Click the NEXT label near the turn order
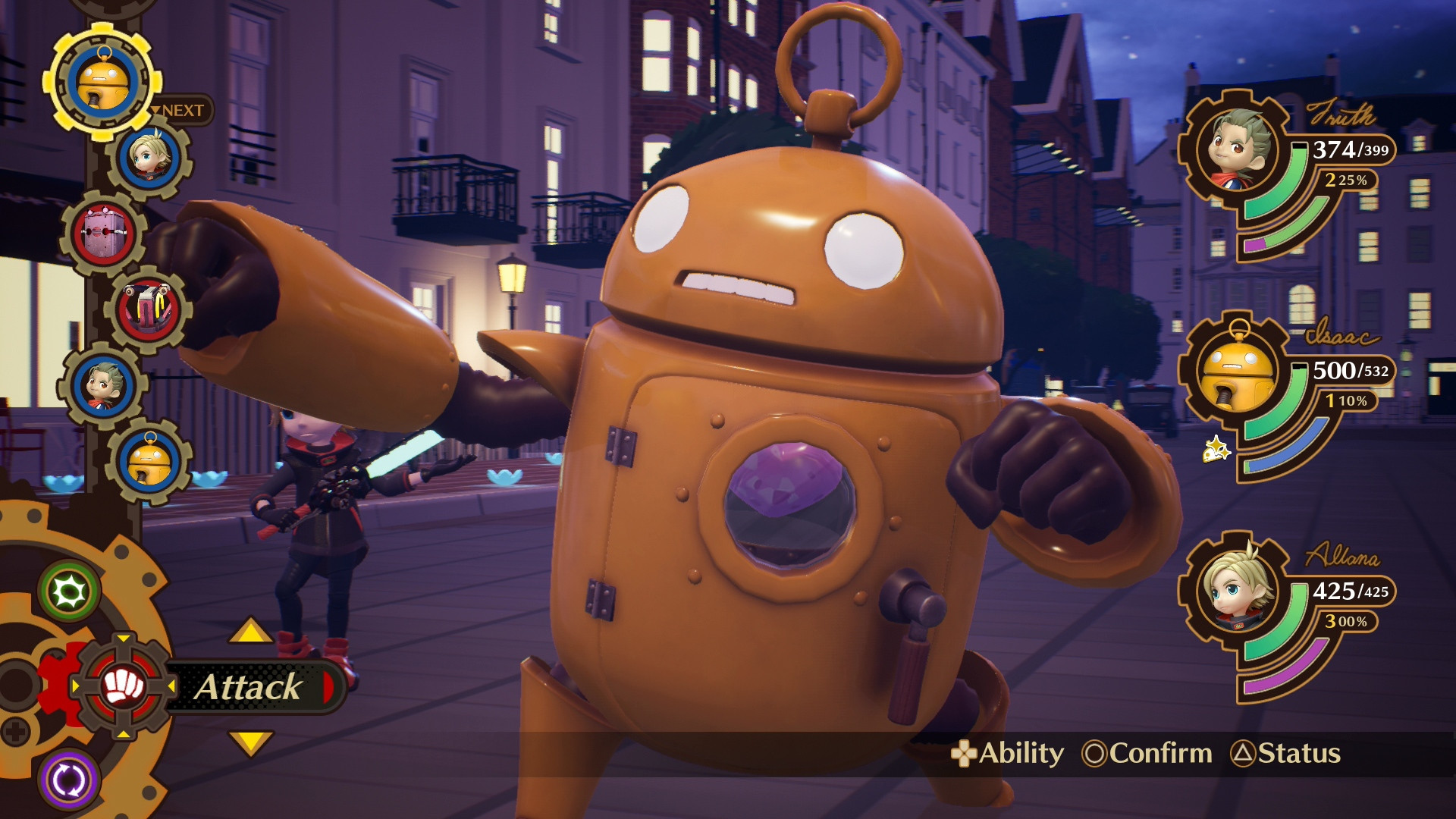The height and width of the screenshot is (819, 1456). [180, 108]
